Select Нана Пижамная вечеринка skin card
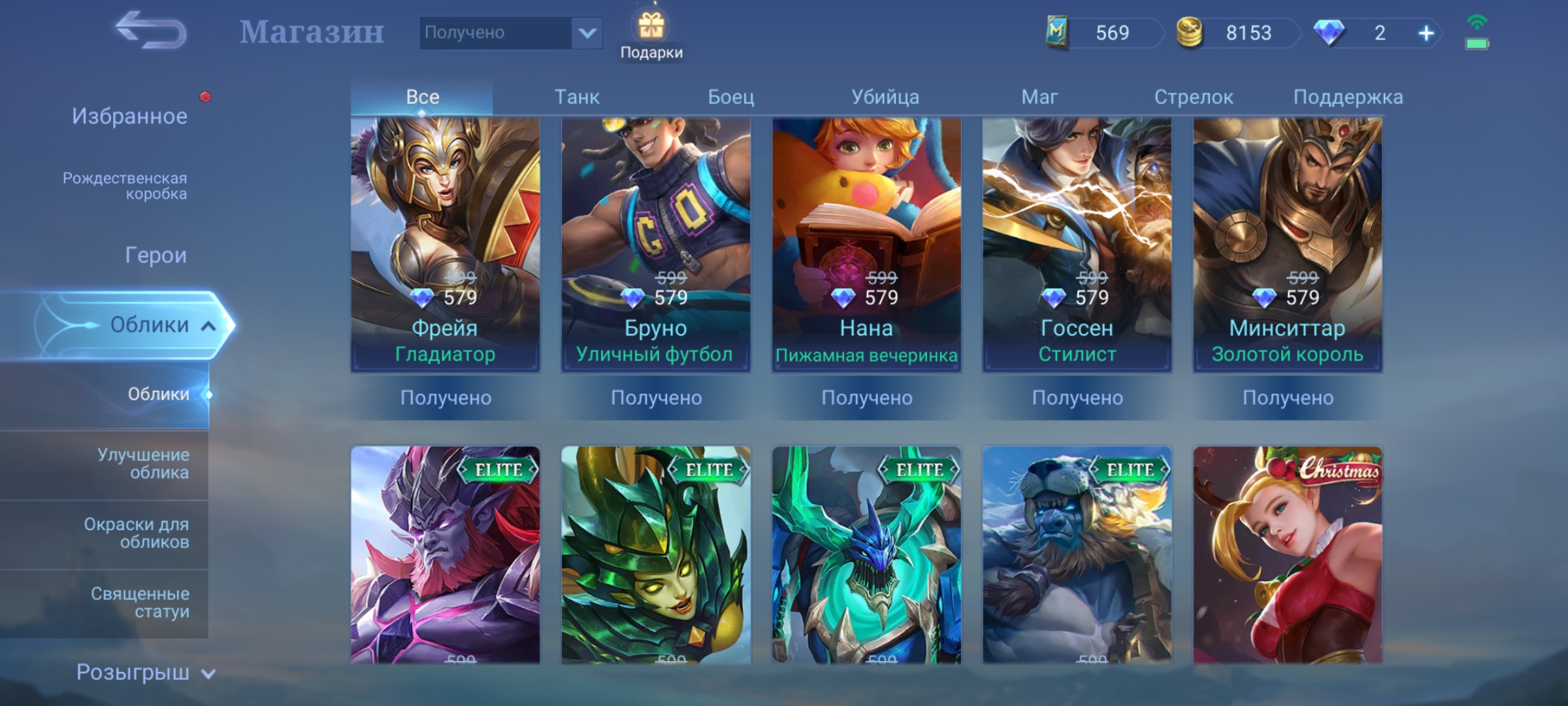The width and height of the screenshot is (1568, 706). pyautogui.click(x=866, y=245)
